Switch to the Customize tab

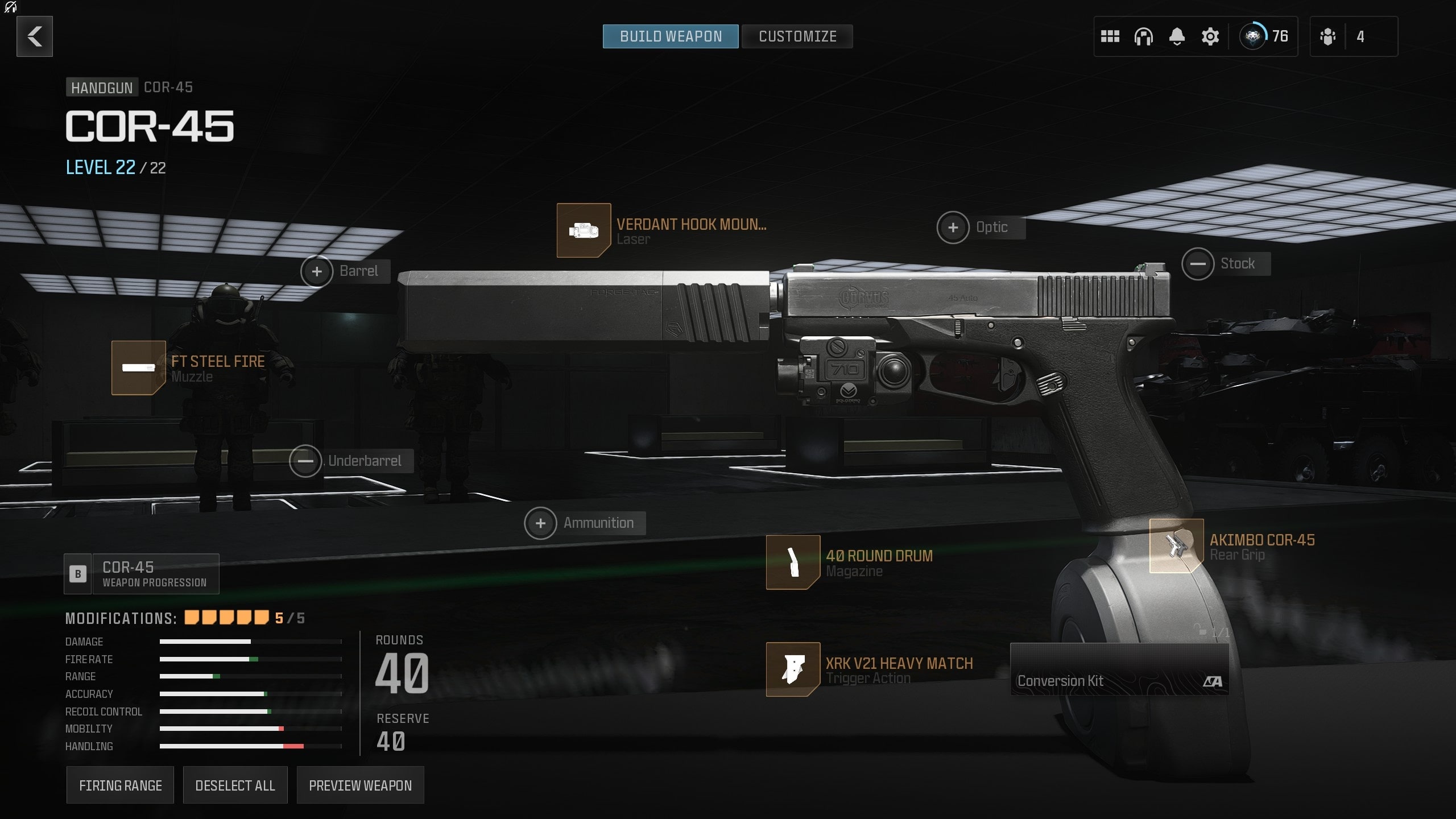797,36
